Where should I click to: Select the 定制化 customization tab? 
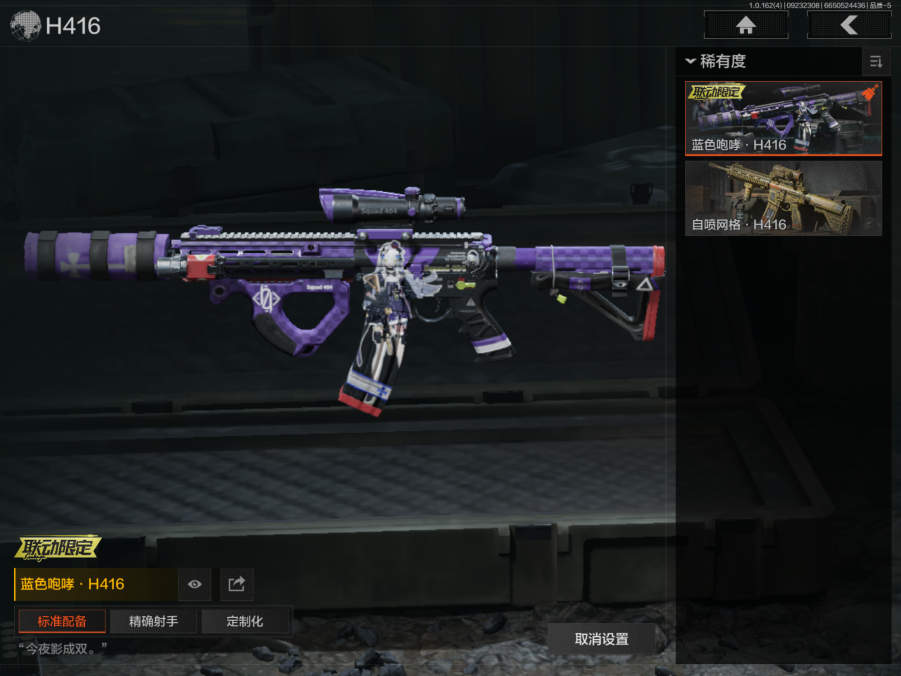[245, 621]
